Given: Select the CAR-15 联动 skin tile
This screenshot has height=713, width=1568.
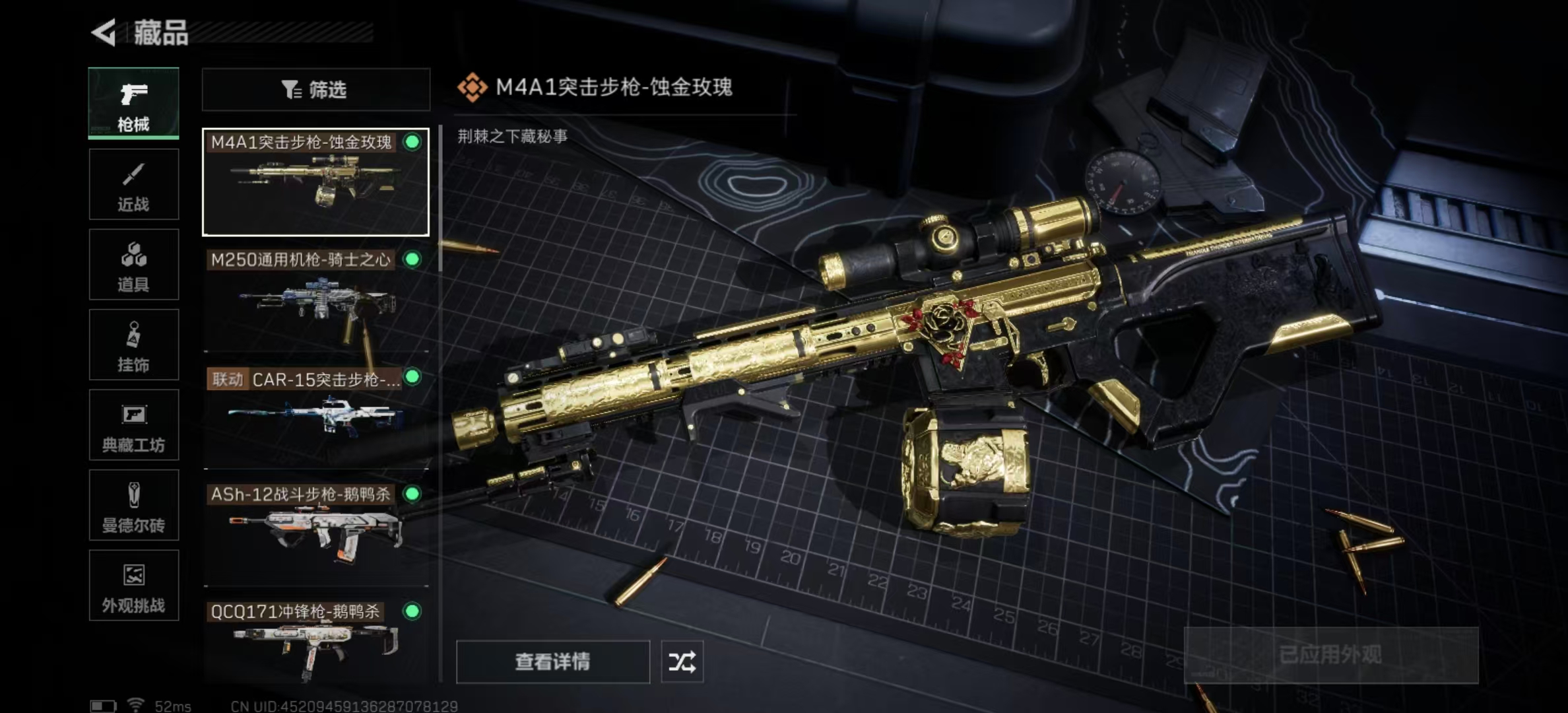Looking at the screenshot, I should 315,417.
